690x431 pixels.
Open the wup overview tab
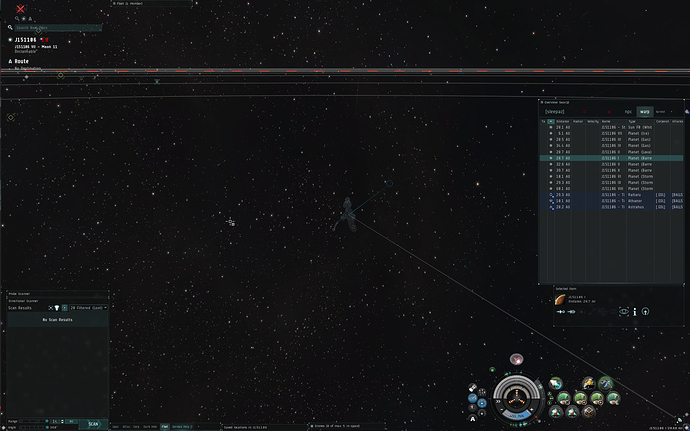pyautogui.click(x=644, y=111)
